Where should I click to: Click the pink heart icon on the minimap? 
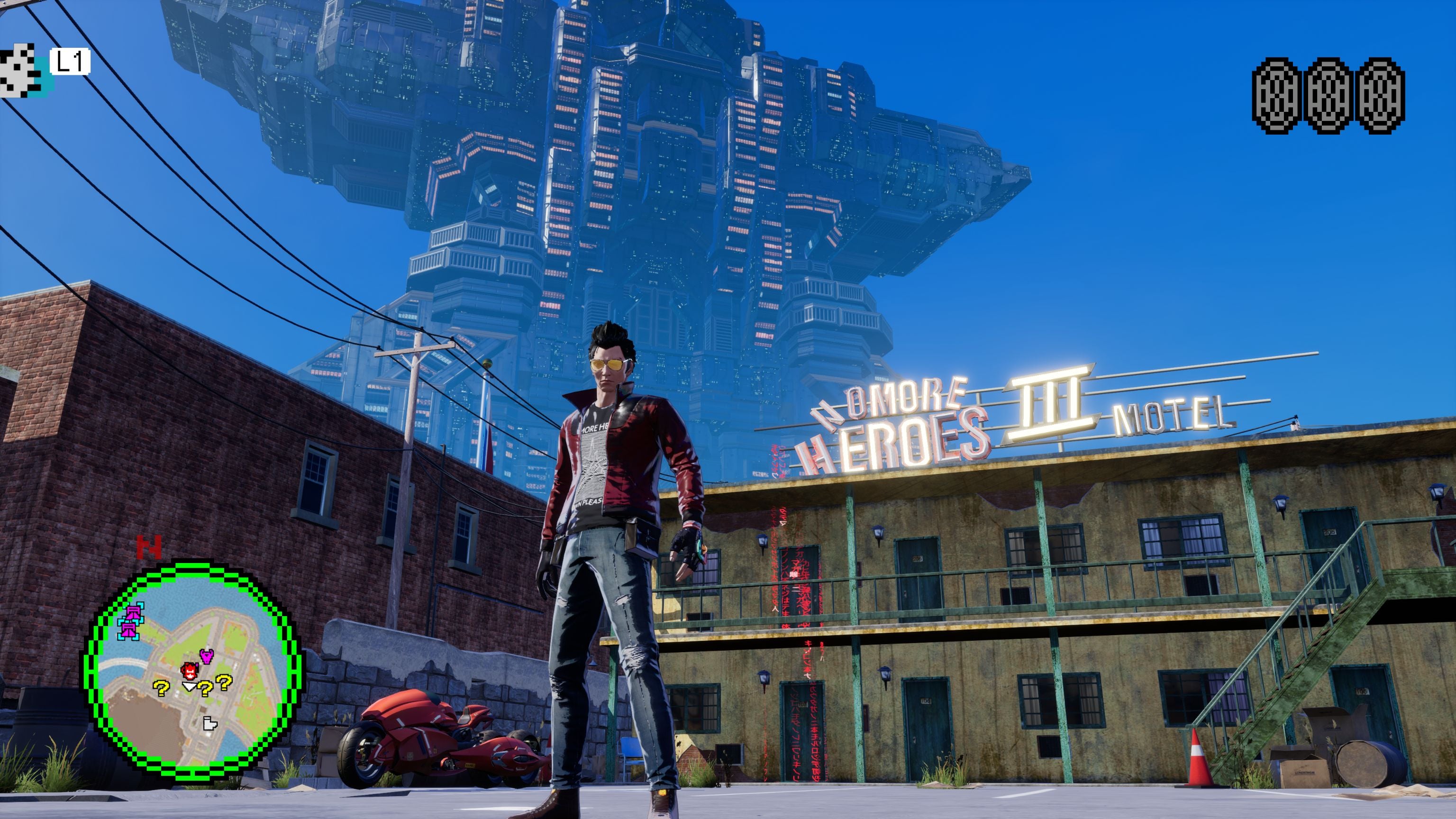(x=206, y=657)
